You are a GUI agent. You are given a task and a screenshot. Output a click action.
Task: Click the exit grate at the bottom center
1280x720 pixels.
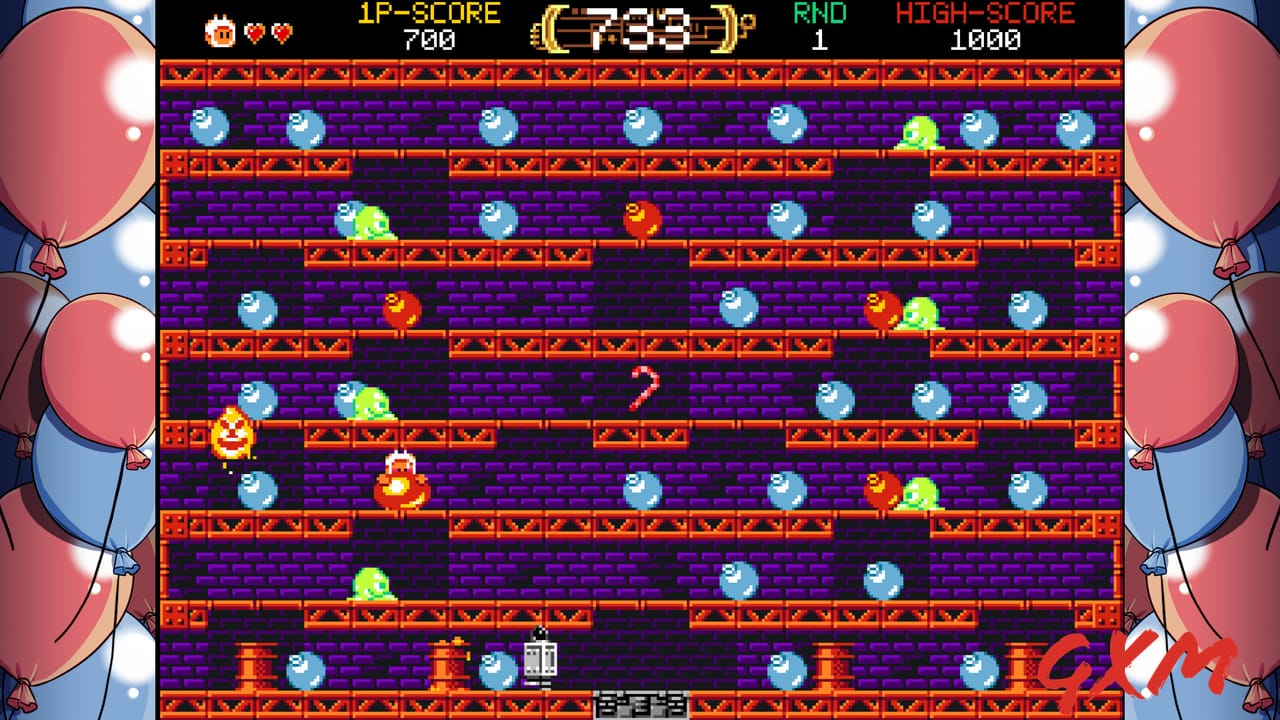640,705
